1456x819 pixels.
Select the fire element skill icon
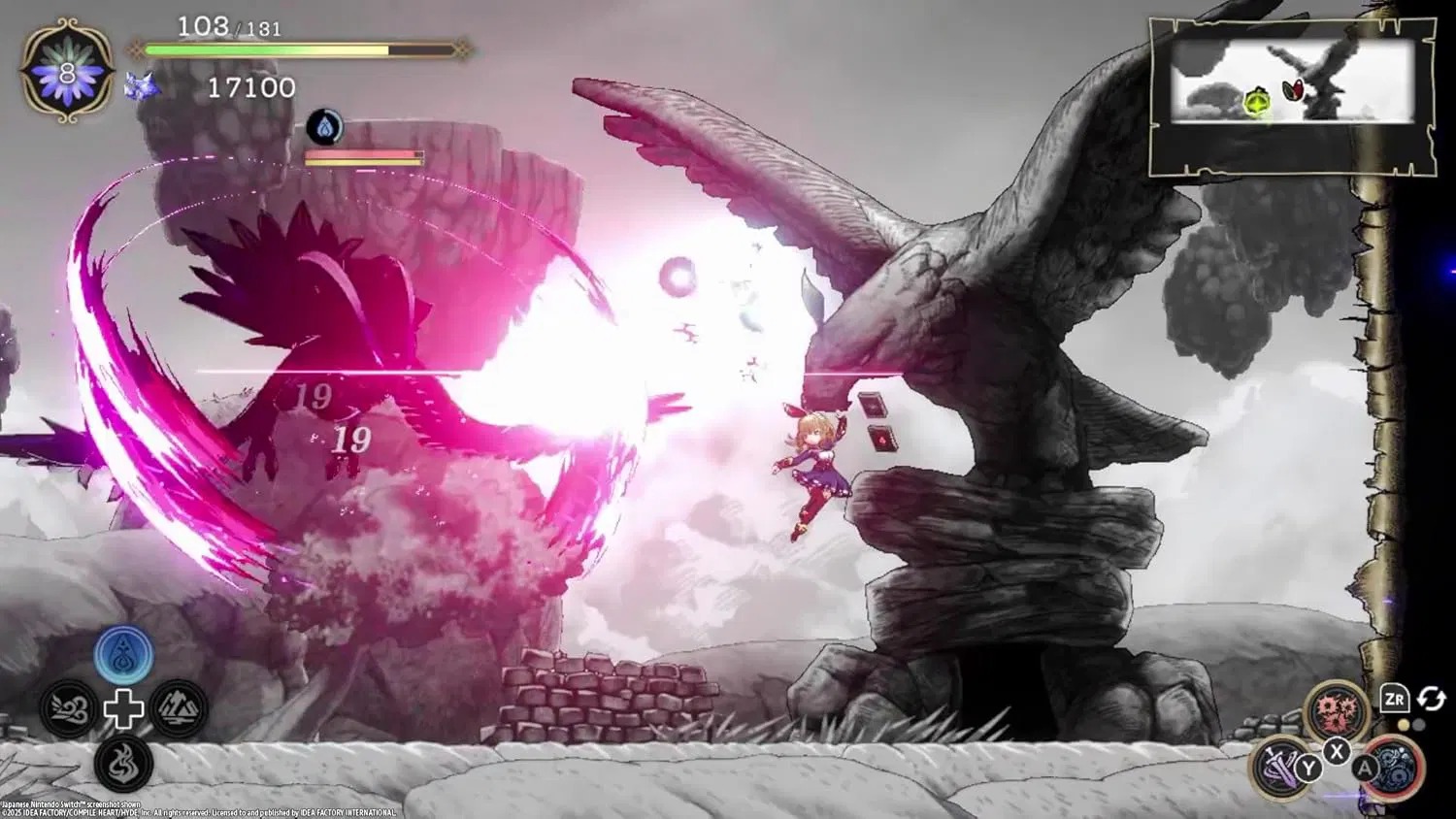pyautogui.click(x=123, y=762)
